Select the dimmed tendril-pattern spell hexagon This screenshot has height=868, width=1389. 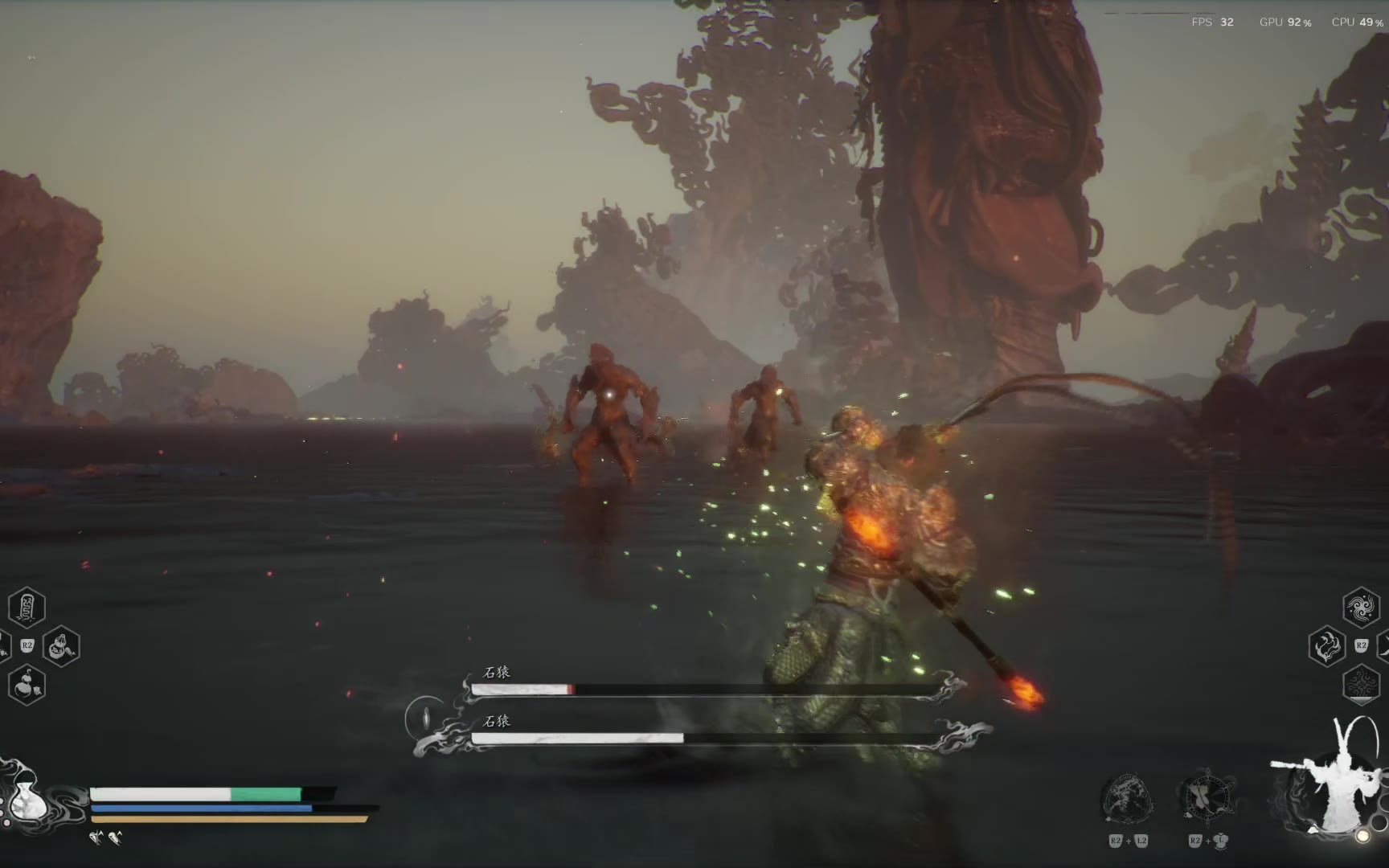click(1361, 684)
